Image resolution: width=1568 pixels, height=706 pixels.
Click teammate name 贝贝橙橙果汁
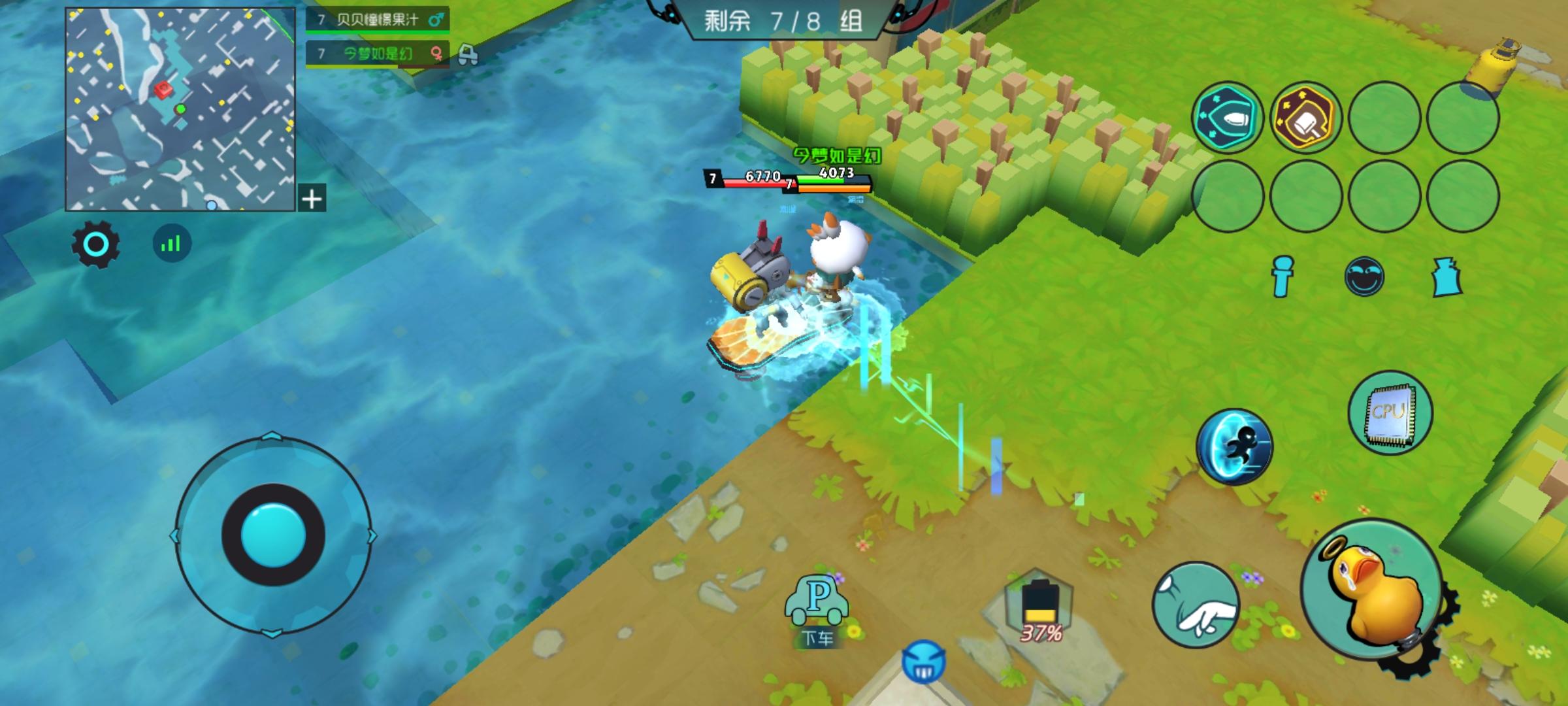coord(375,20)
